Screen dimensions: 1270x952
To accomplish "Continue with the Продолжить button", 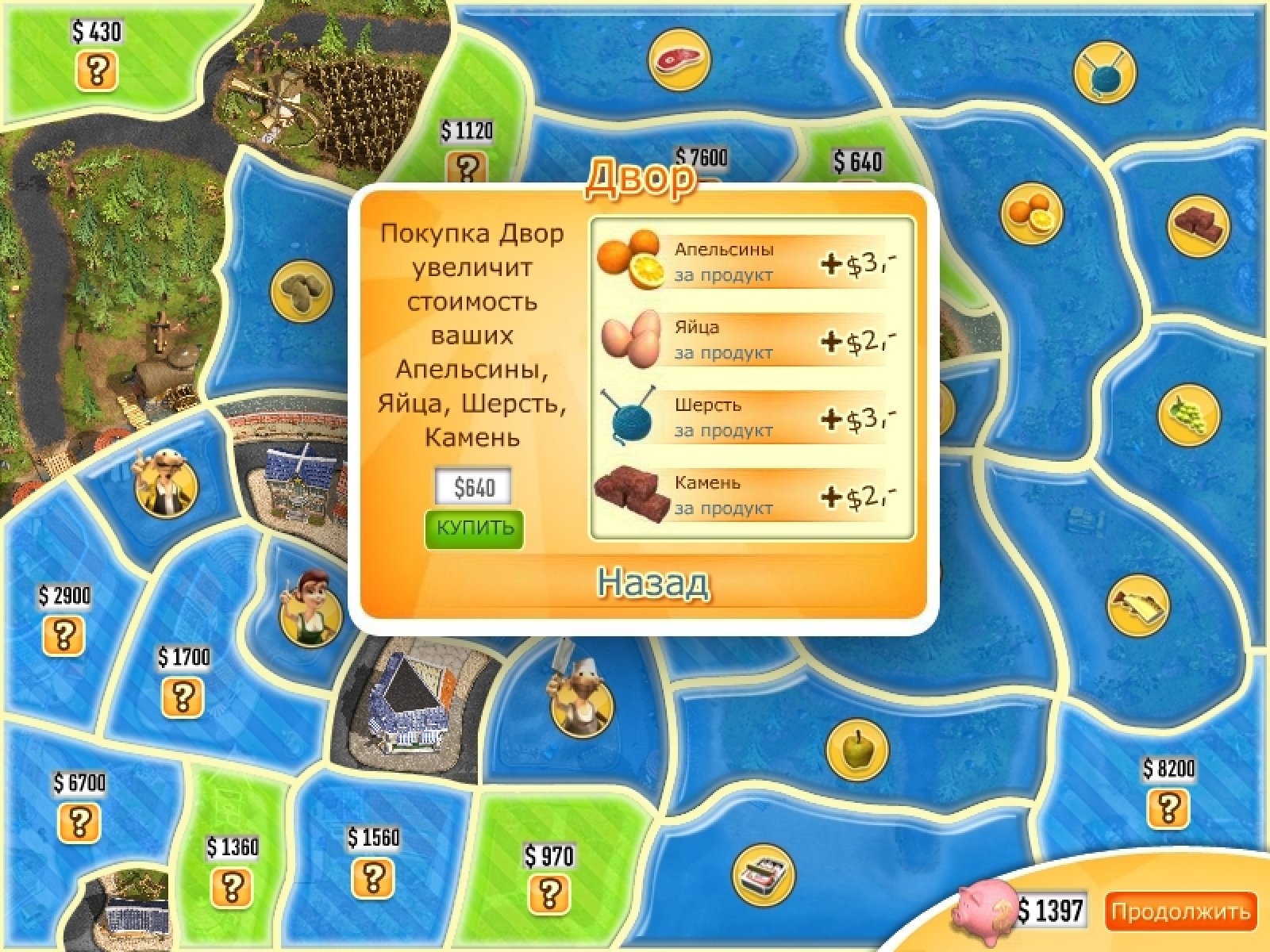I will click(1180, 912).
